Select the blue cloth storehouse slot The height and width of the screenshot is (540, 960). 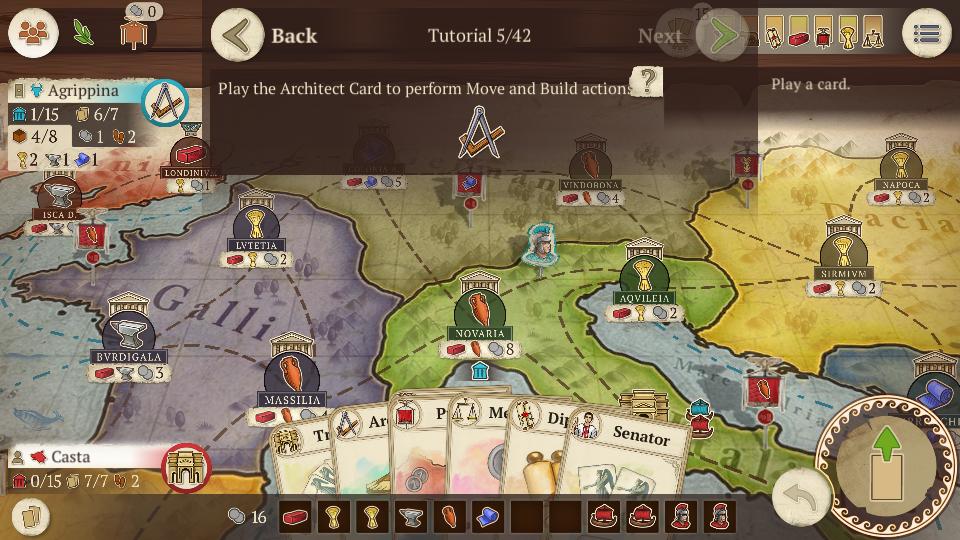(487, 517)
